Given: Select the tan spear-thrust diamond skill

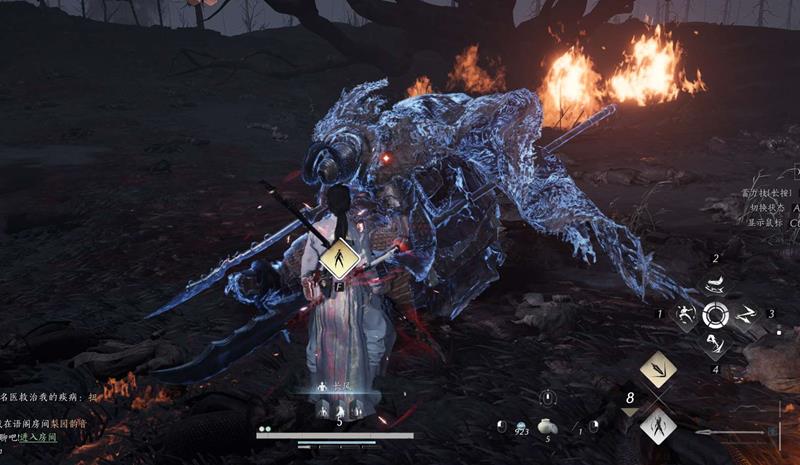Looking at the screenshot, I should pos(658,370).
